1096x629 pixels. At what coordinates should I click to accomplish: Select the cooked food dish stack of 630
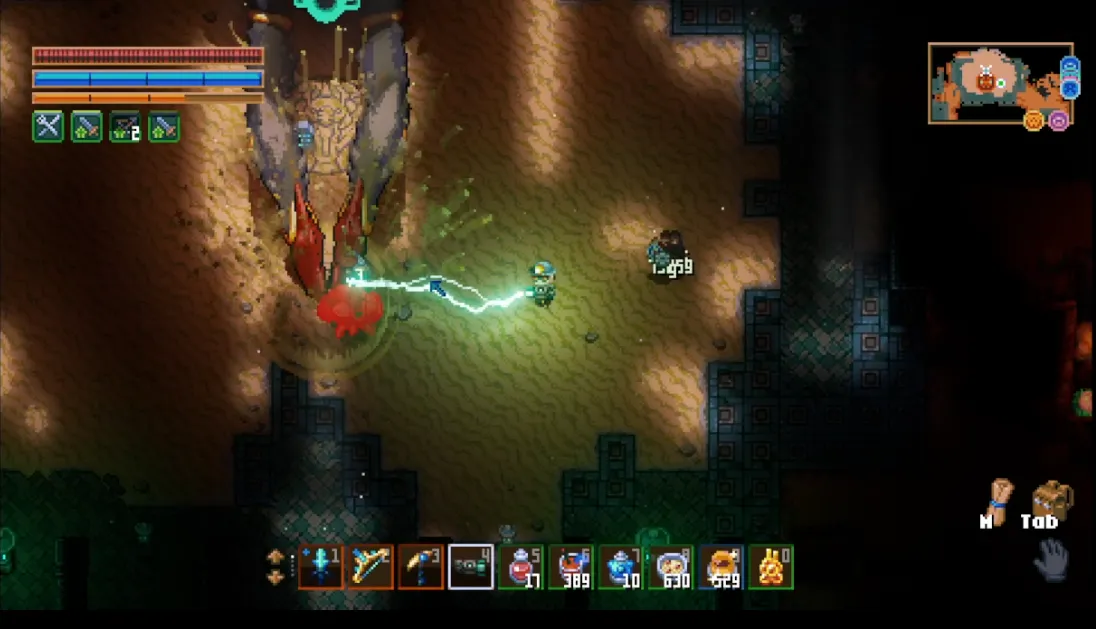tap(671, 567)
